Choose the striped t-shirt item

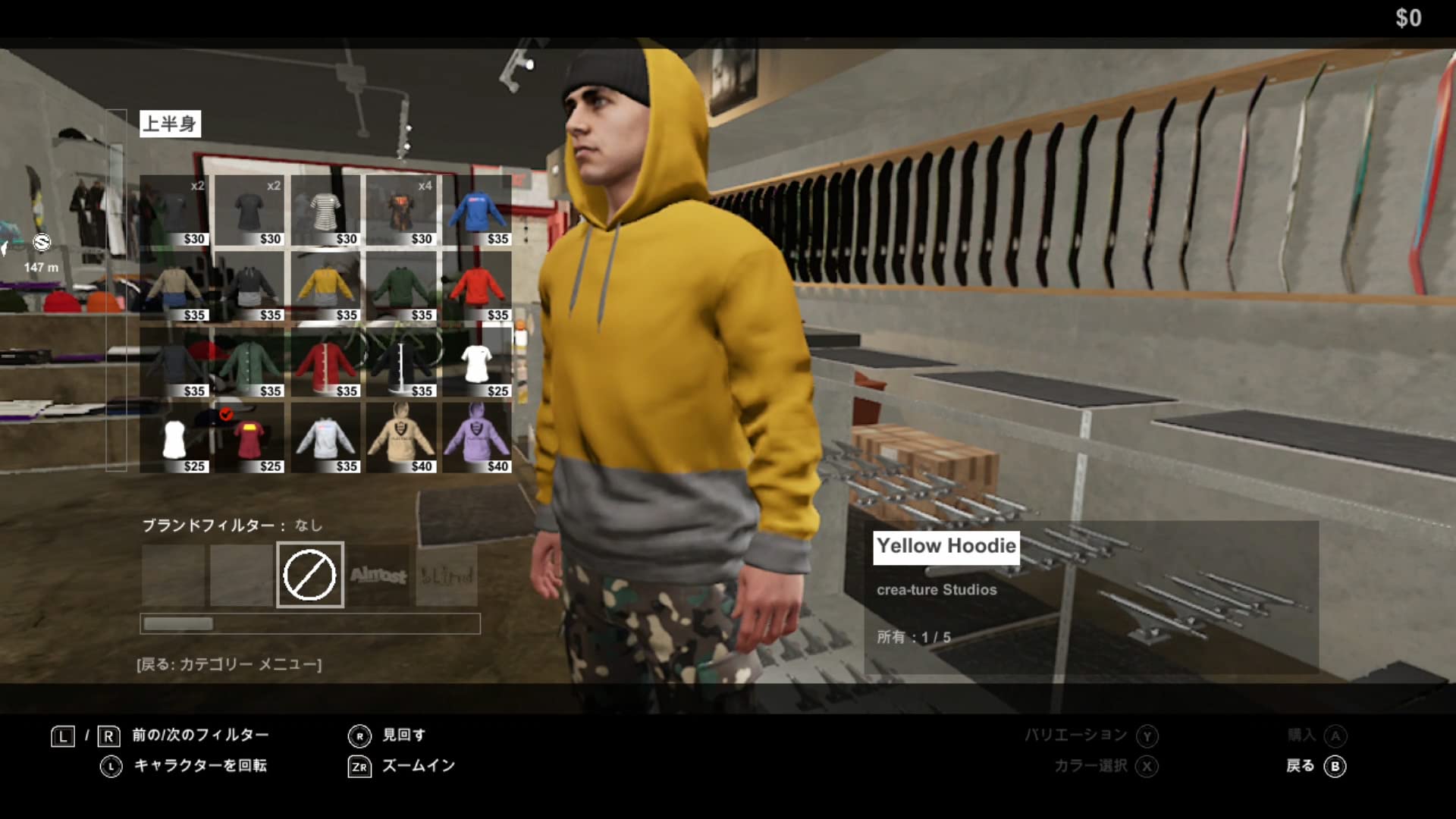(325, 210)
